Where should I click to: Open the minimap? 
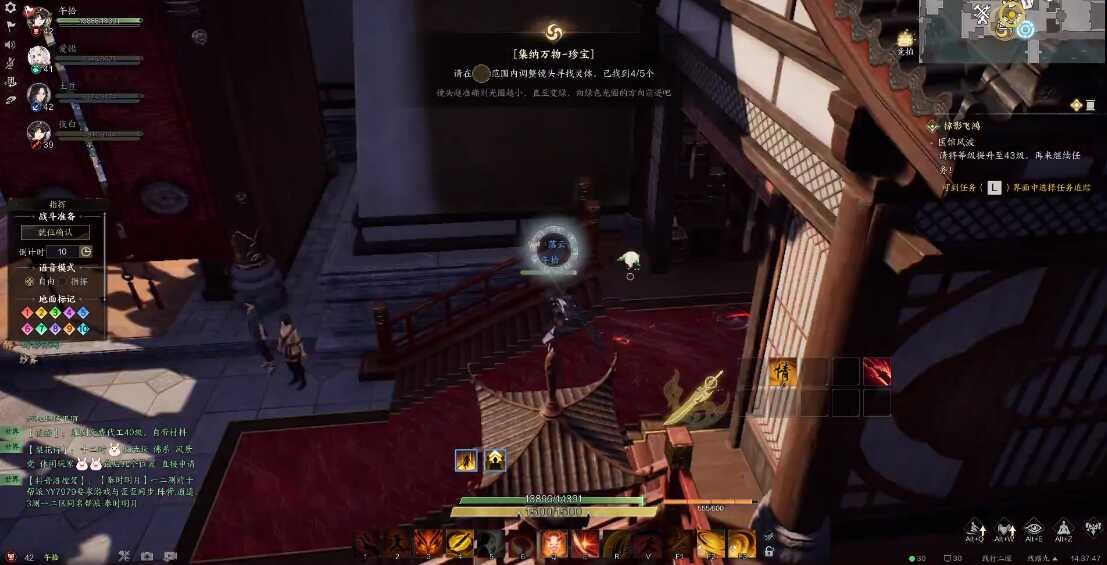(1010, 30)
